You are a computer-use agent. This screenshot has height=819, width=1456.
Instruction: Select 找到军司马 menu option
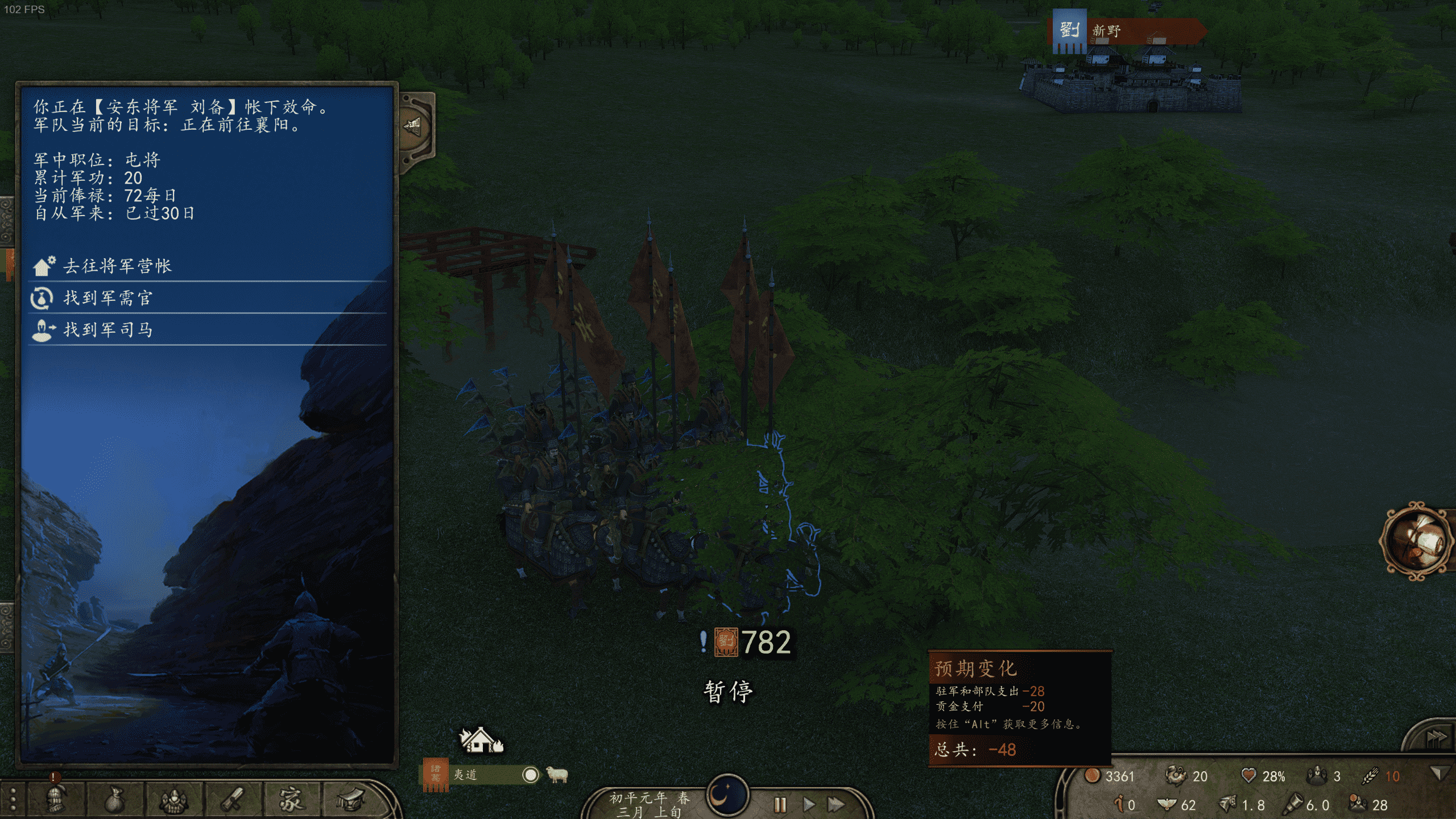point(107,330)
